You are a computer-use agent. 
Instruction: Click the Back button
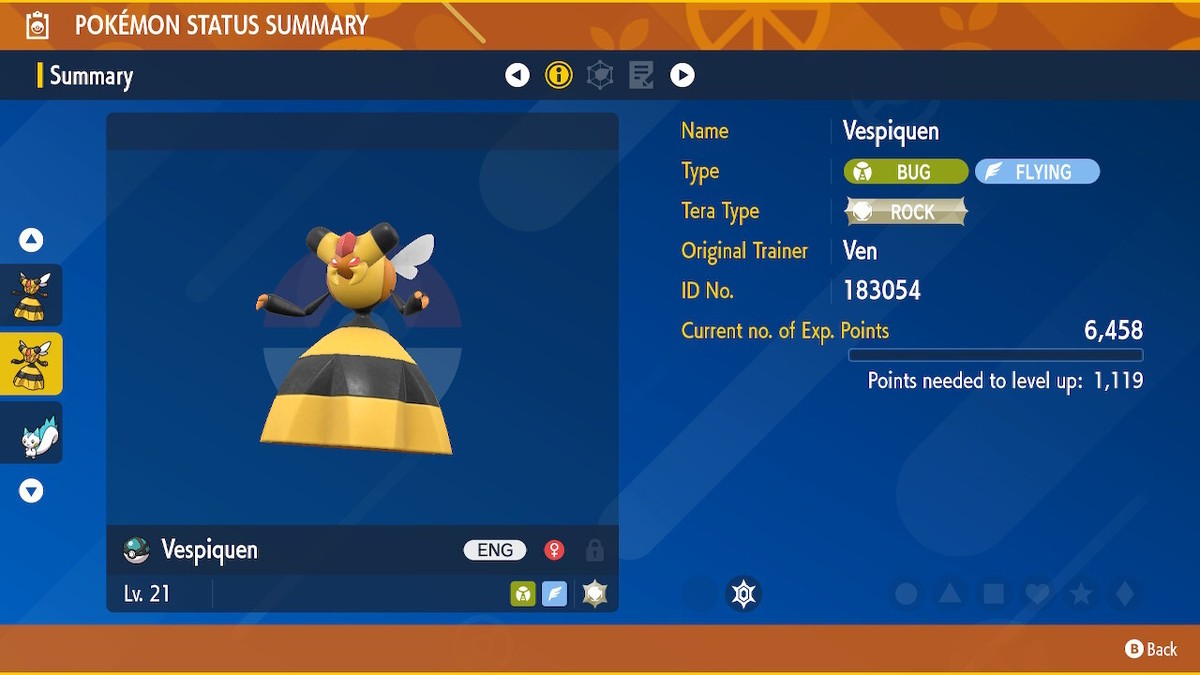pyautogui.click(x=1151, y=649)
